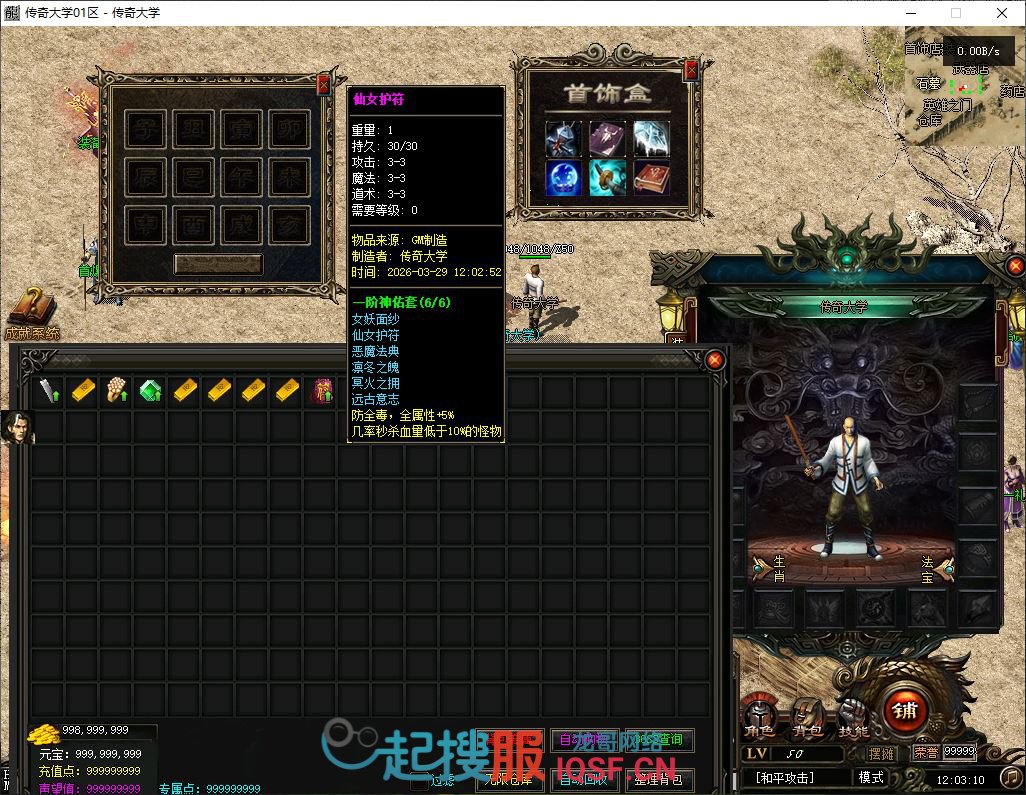Open the 背包 backpack button
Viewport: 1026px width, 795px height.
coord(807,718)
